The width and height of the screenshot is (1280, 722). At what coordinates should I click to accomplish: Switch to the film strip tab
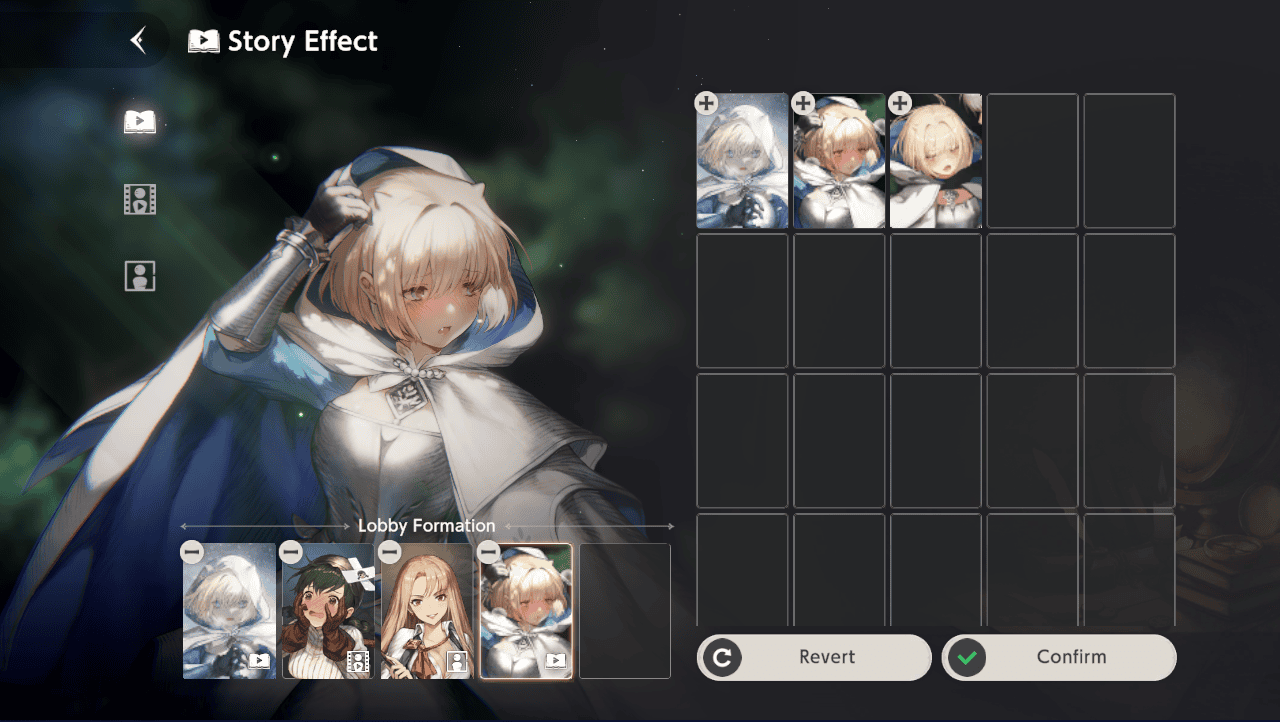click(140, 199)
